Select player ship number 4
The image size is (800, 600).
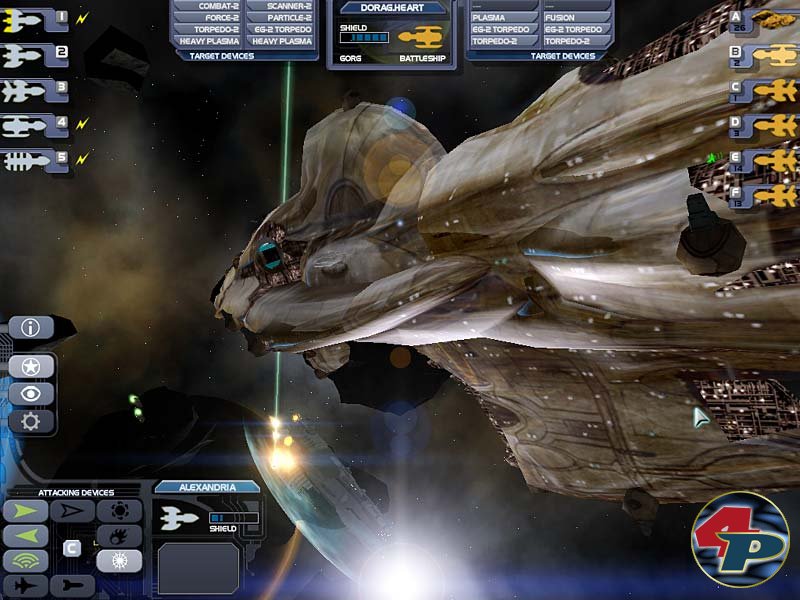pyautogui.click(x=33, y=126)
